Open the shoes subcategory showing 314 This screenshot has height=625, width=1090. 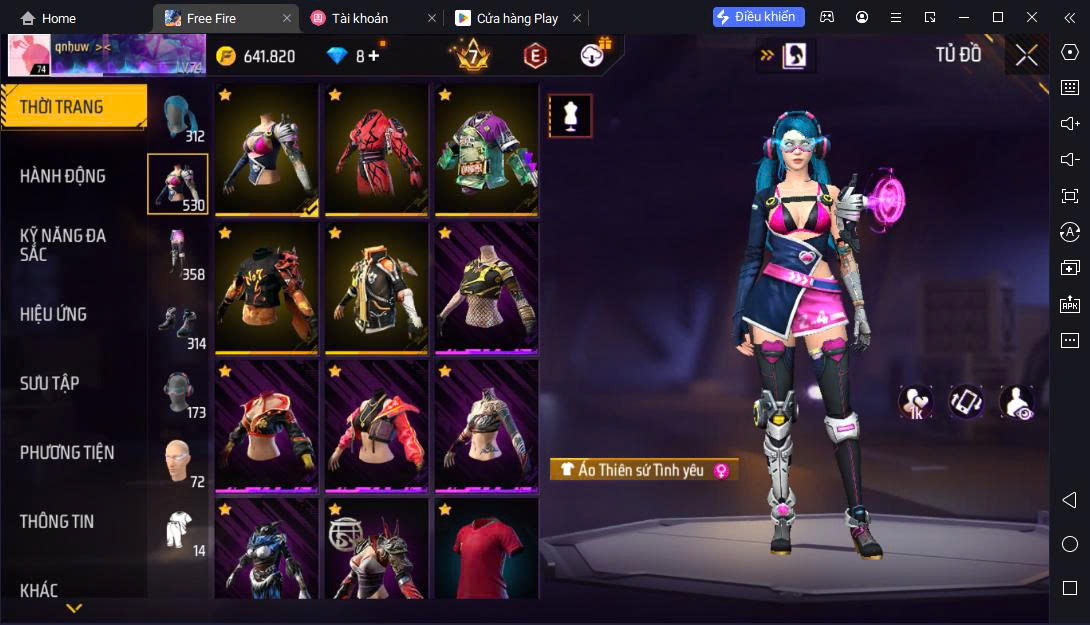tap(180, 323)
